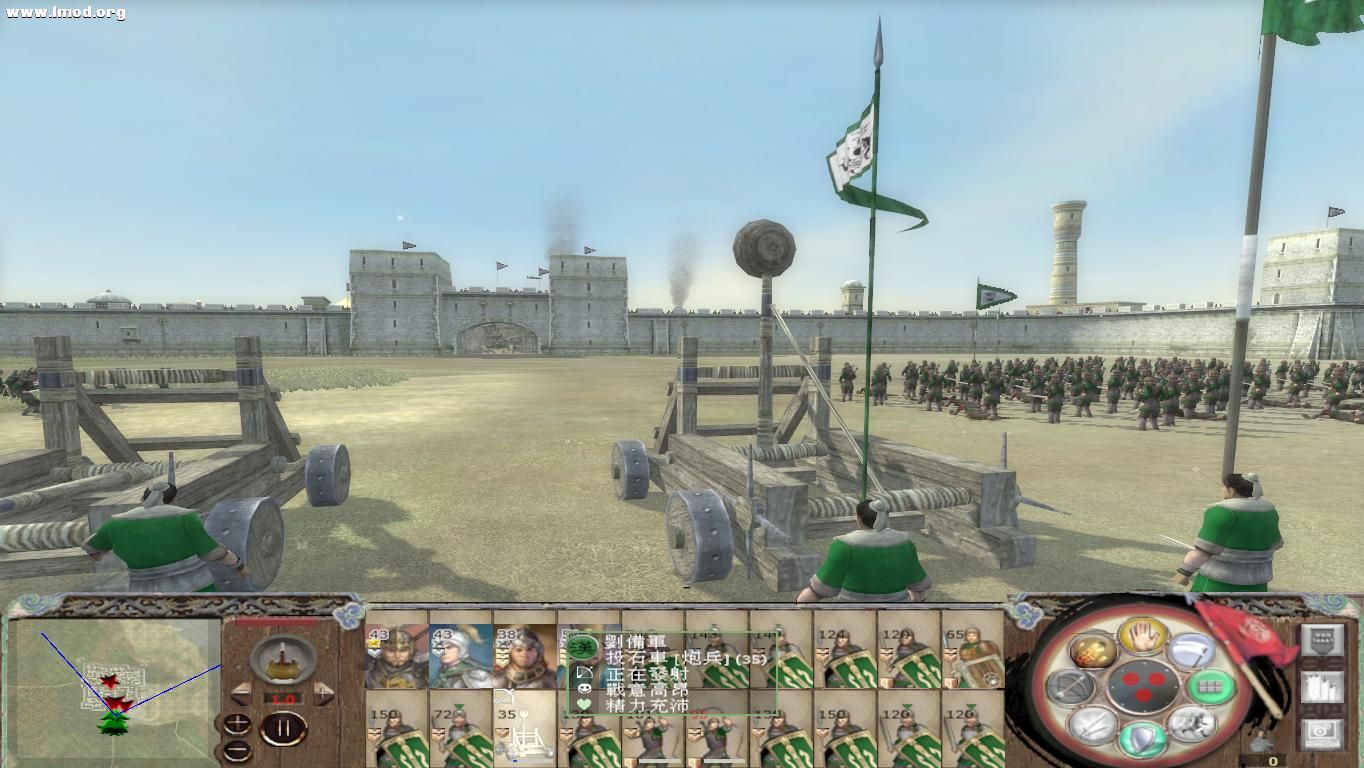Image resolution: width=1364 pixels, height=768 pixels.
Task: Withdraw the unit using the running man icon
Action: pos(1190,723)
